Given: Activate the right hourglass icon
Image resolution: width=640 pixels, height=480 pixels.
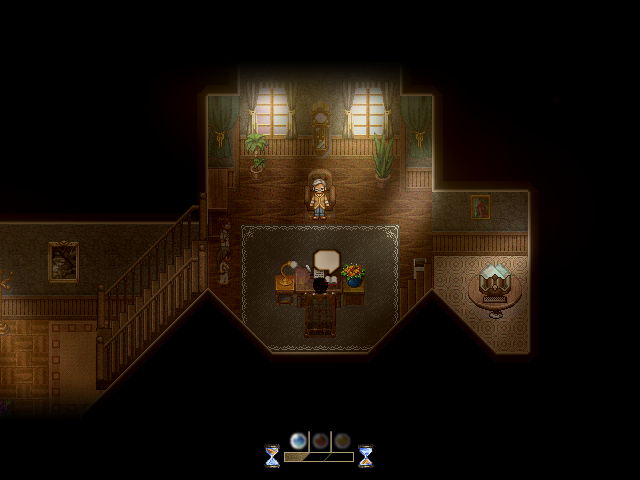Looking at the screenshot, I should point(365,456).
